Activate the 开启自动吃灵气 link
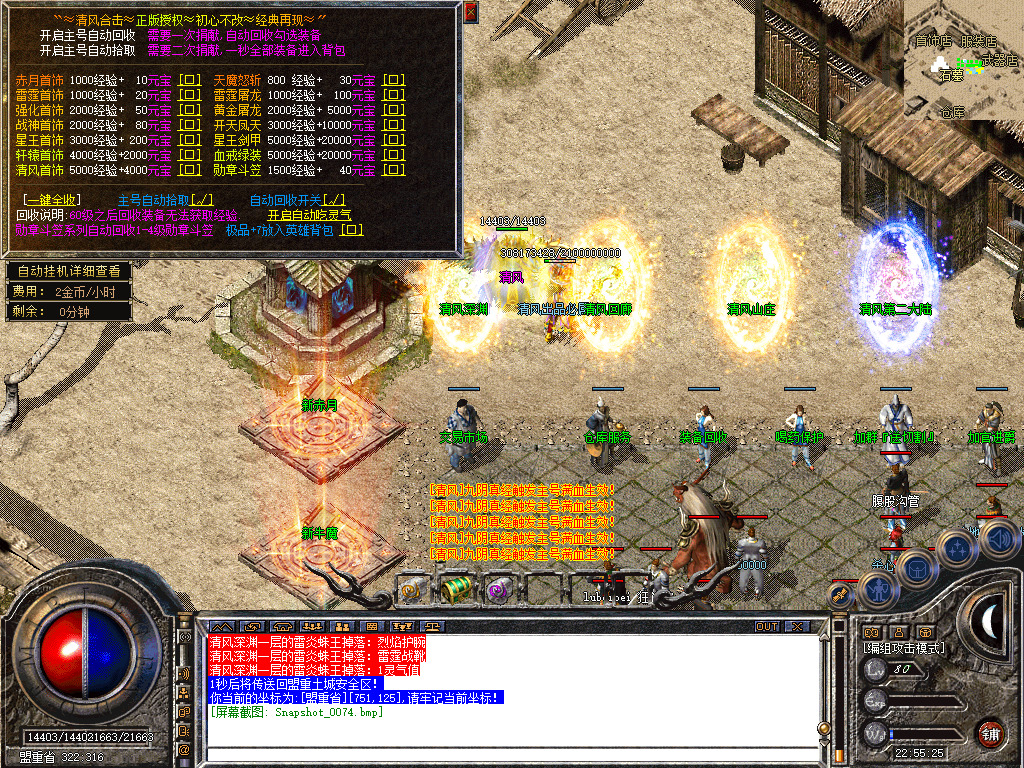1024x768 pixels. point(309,215)
